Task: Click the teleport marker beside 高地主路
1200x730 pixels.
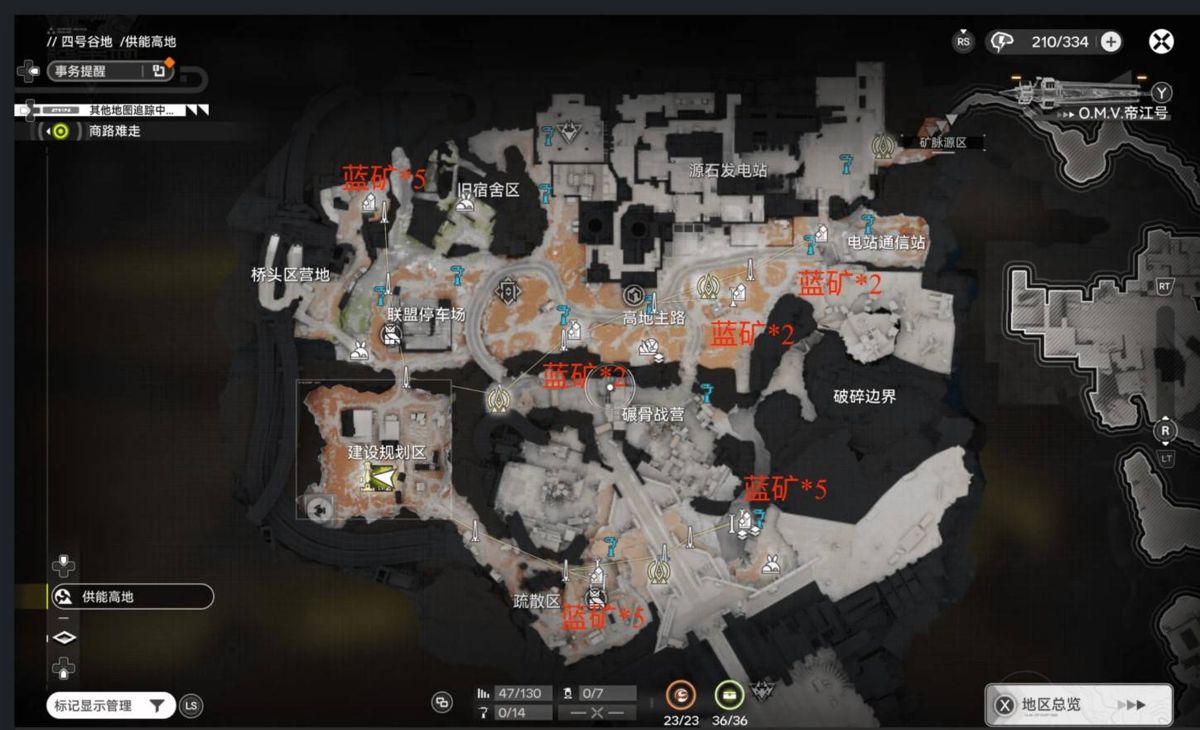Action: point(708,287)
